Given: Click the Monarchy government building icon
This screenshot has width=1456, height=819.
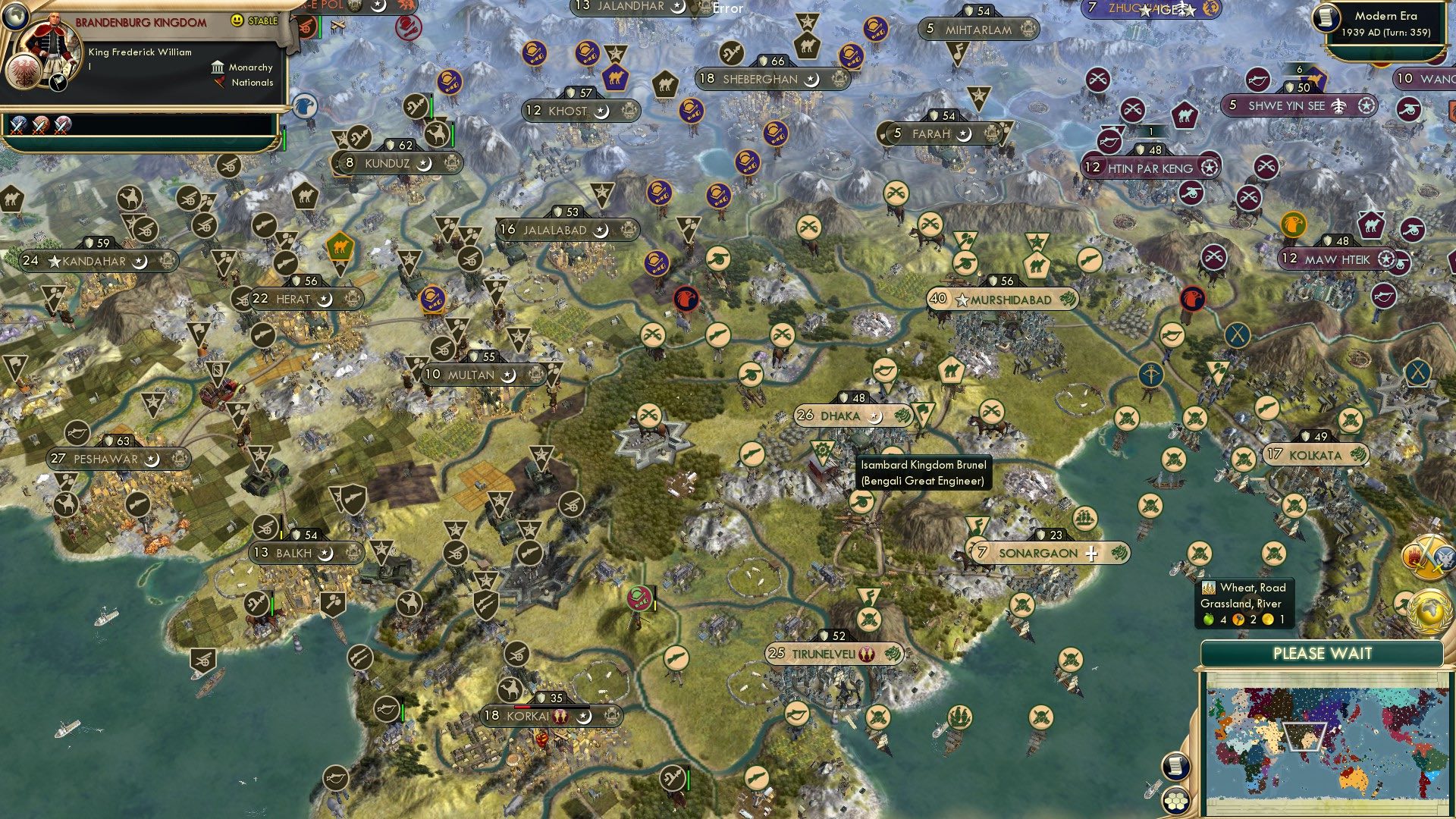Looking at the screenshot, I should coord(218,67).
